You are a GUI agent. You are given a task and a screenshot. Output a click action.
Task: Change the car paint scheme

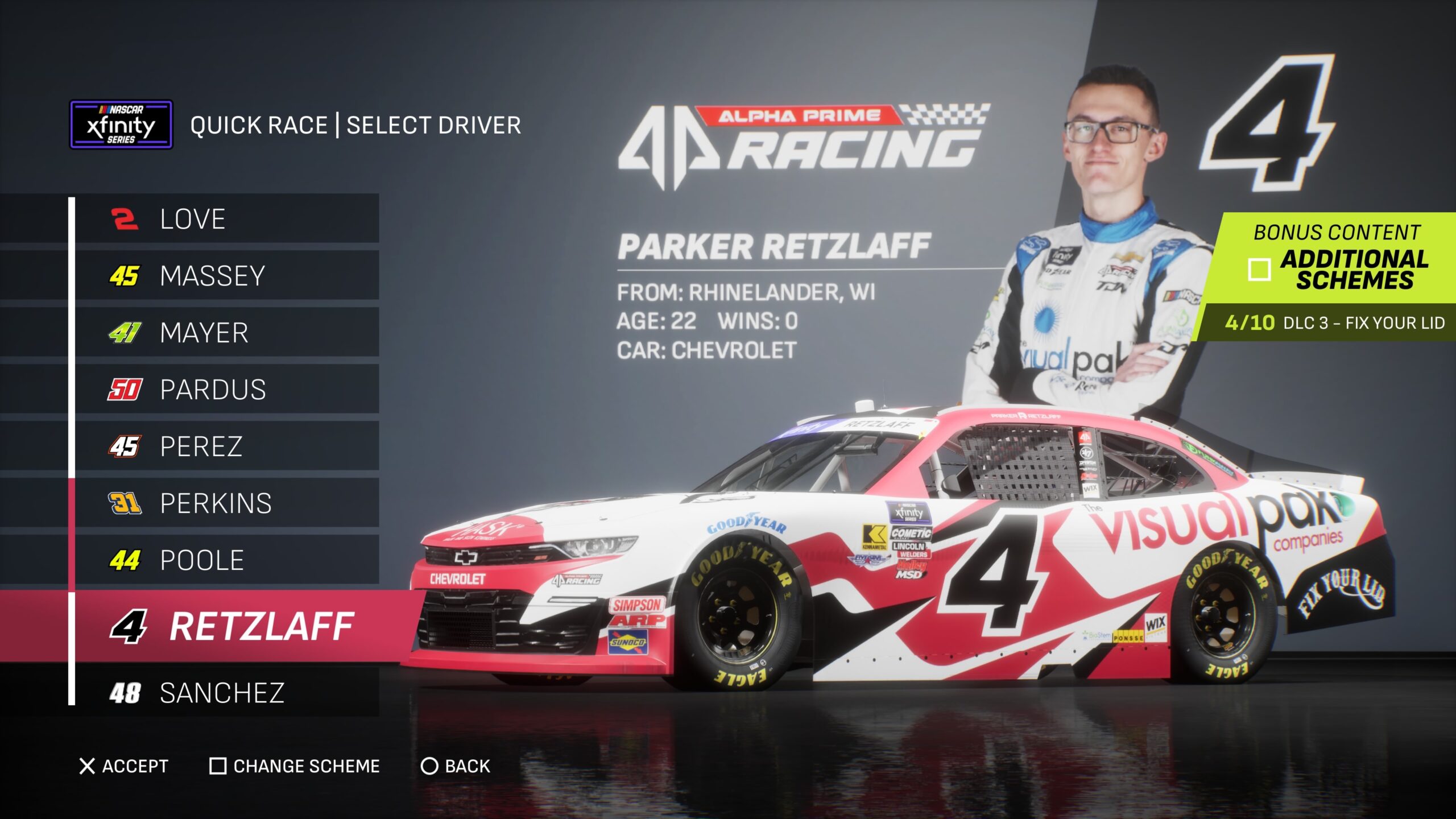[x=295, y=766]
